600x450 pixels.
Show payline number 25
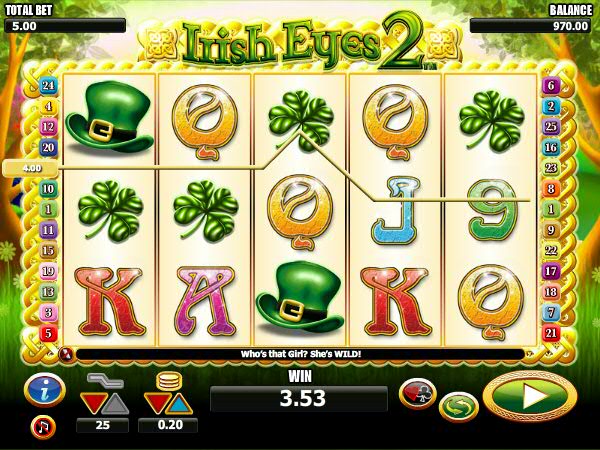coord(550,127)
